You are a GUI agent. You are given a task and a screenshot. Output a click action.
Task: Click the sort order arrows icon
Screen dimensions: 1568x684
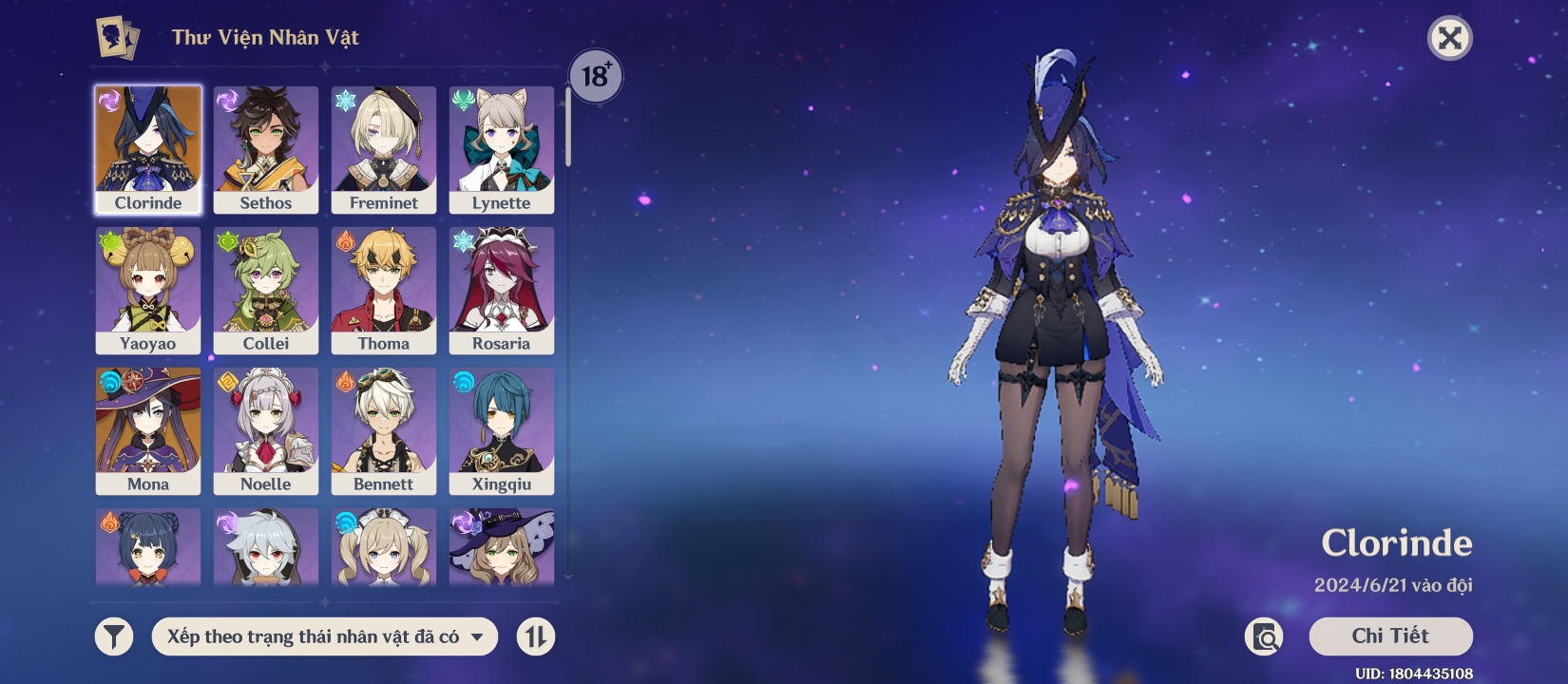(535, 636)
